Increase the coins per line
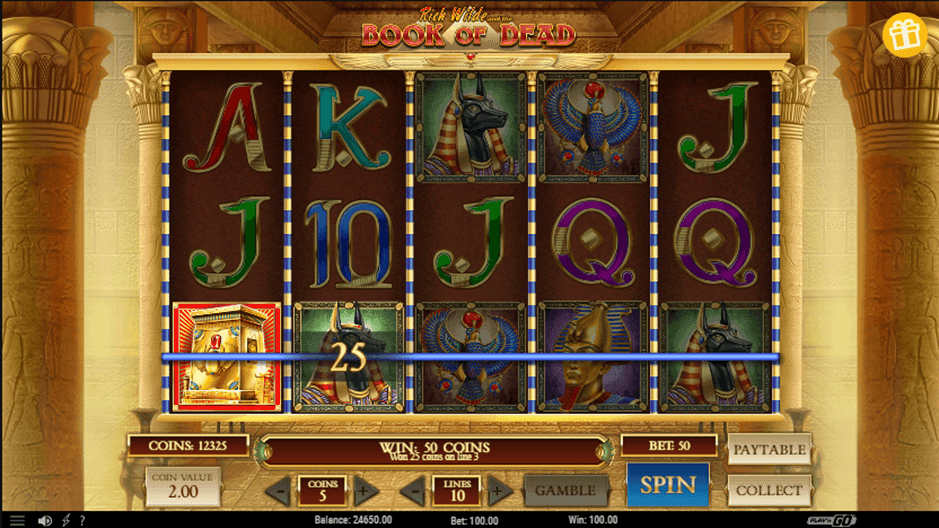 (367, 491)
